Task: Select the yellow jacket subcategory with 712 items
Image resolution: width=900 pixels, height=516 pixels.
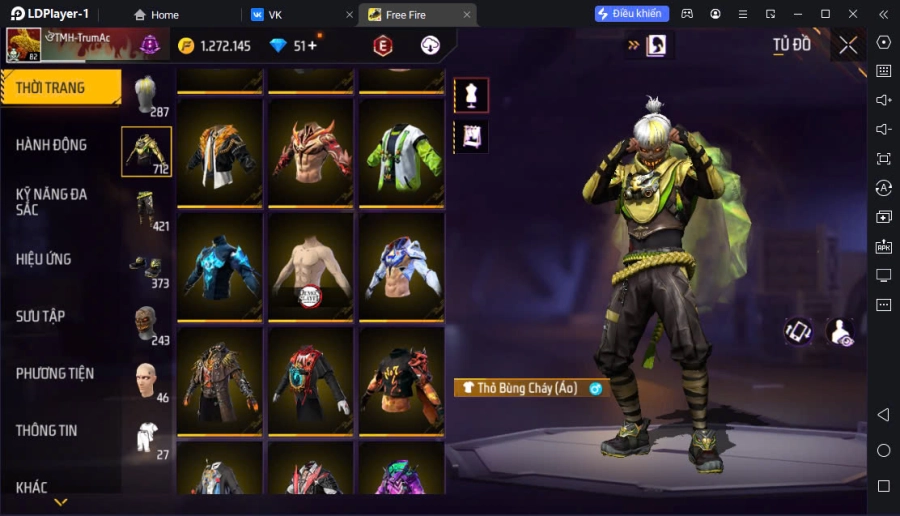Action: 146,152
